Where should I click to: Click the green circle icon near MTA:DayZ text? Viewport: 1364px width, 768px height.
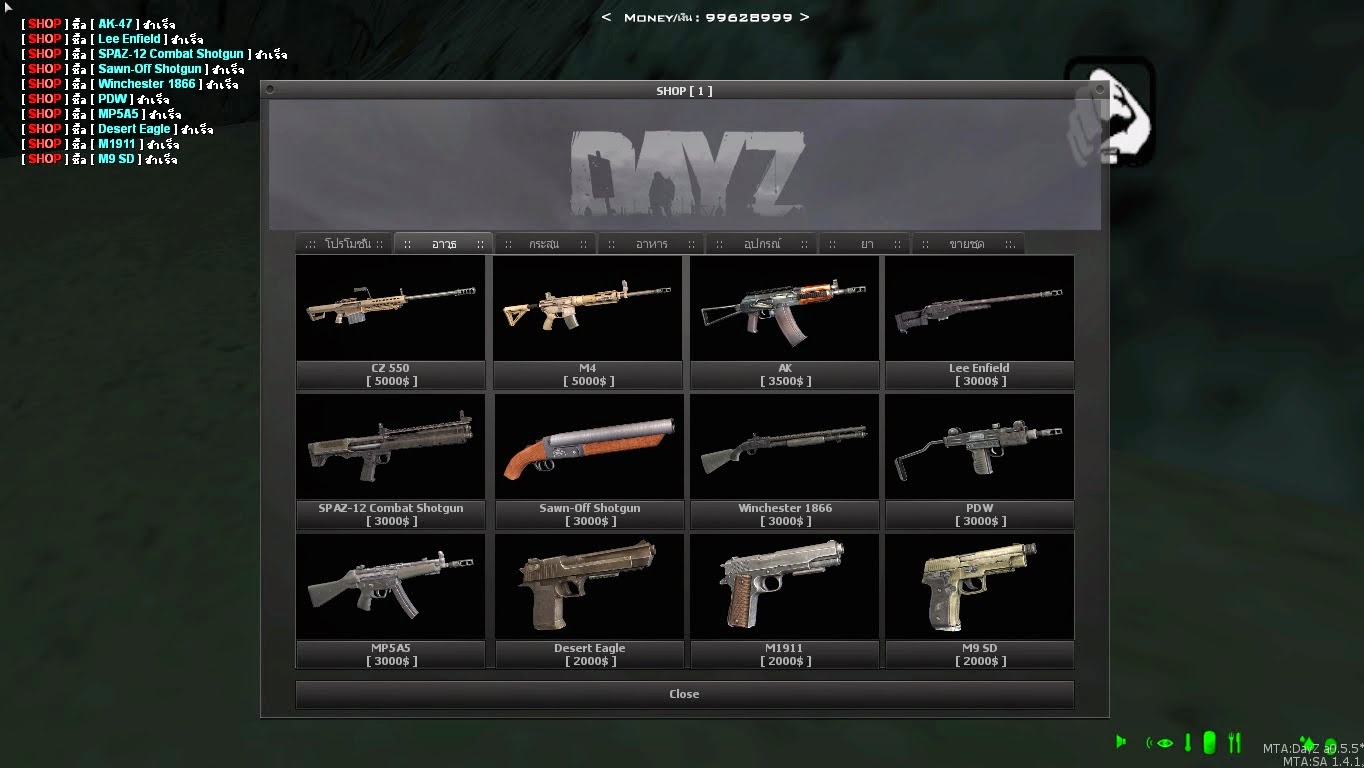(1332, 748)
